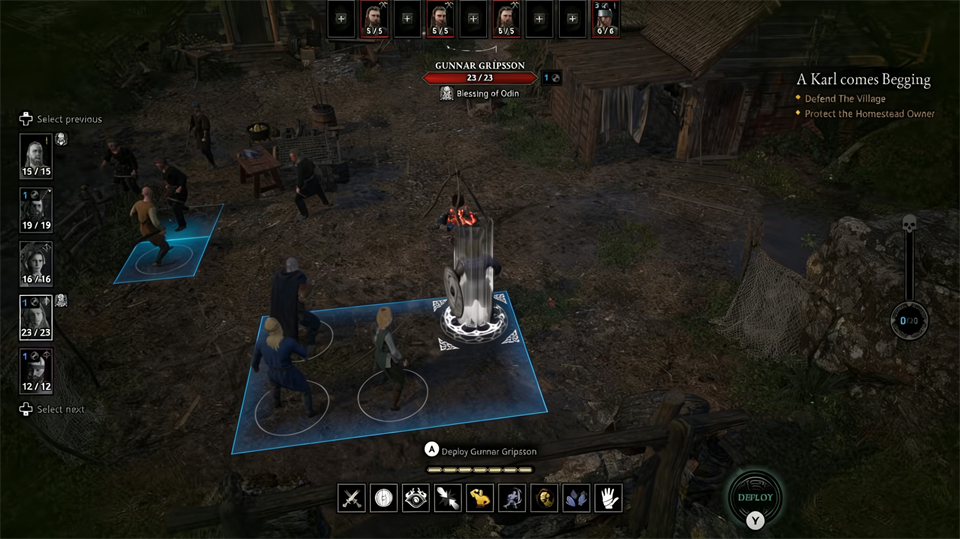Click the Blessing of Odin status icon
Screen dimensions: 960x539
(x=447, y=93)
